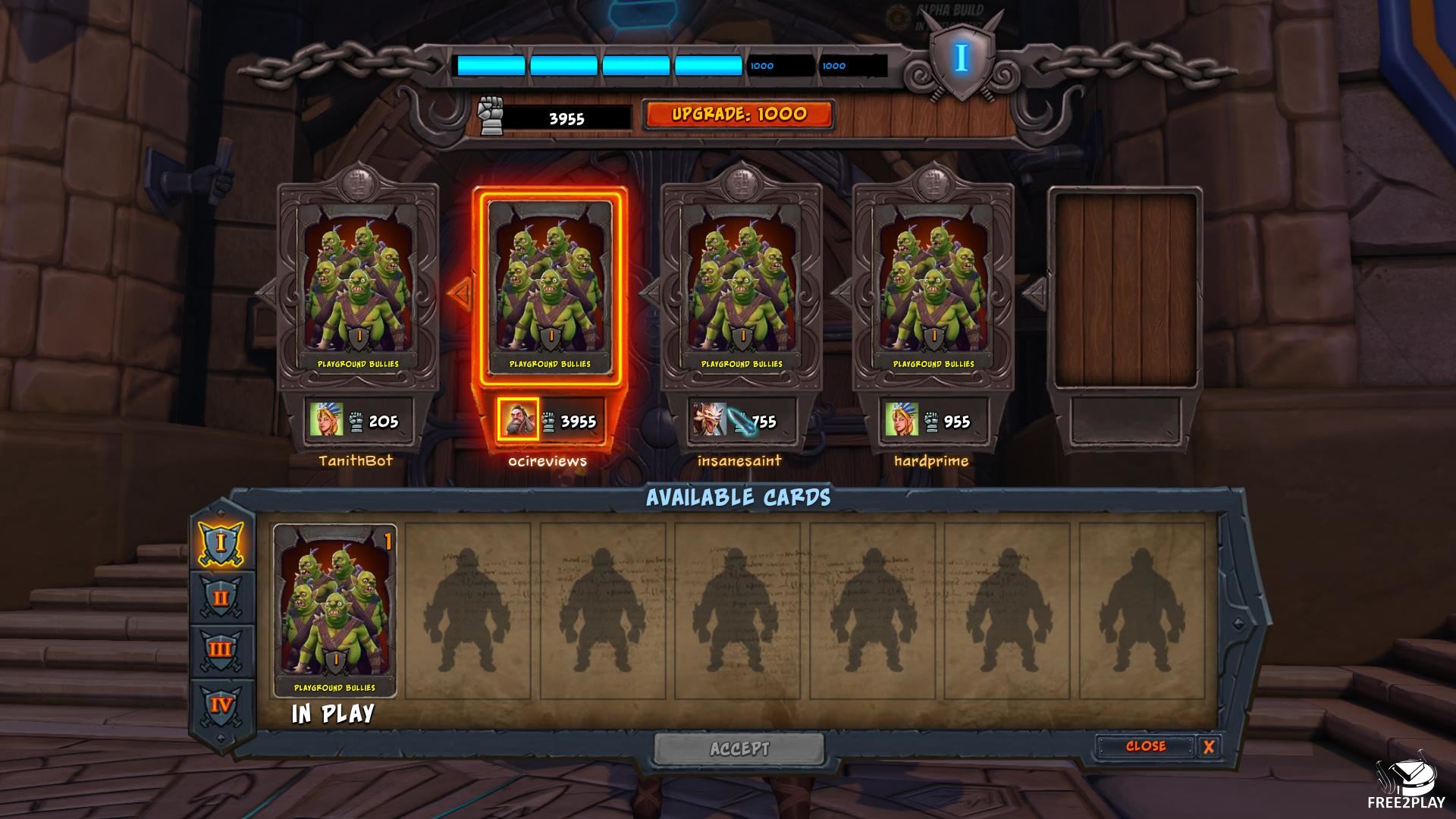Click the insanesaint player portrait
Screen dimensions: 1456x819
coord(709,419)
